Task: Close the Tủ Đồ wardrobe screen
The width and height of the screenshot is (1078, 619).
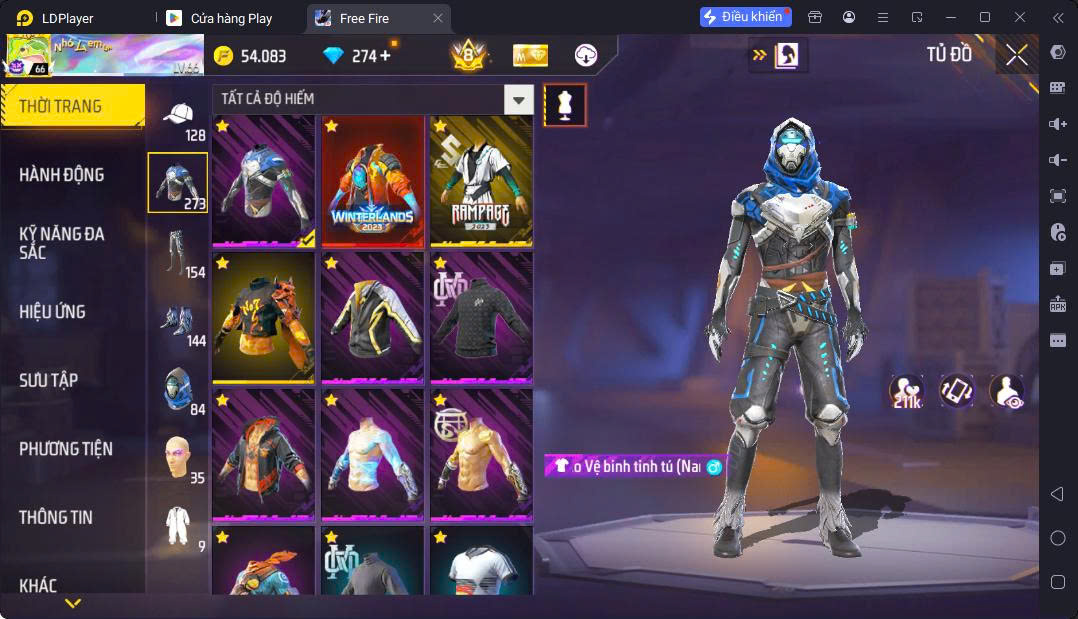Action: point(1017,56)
